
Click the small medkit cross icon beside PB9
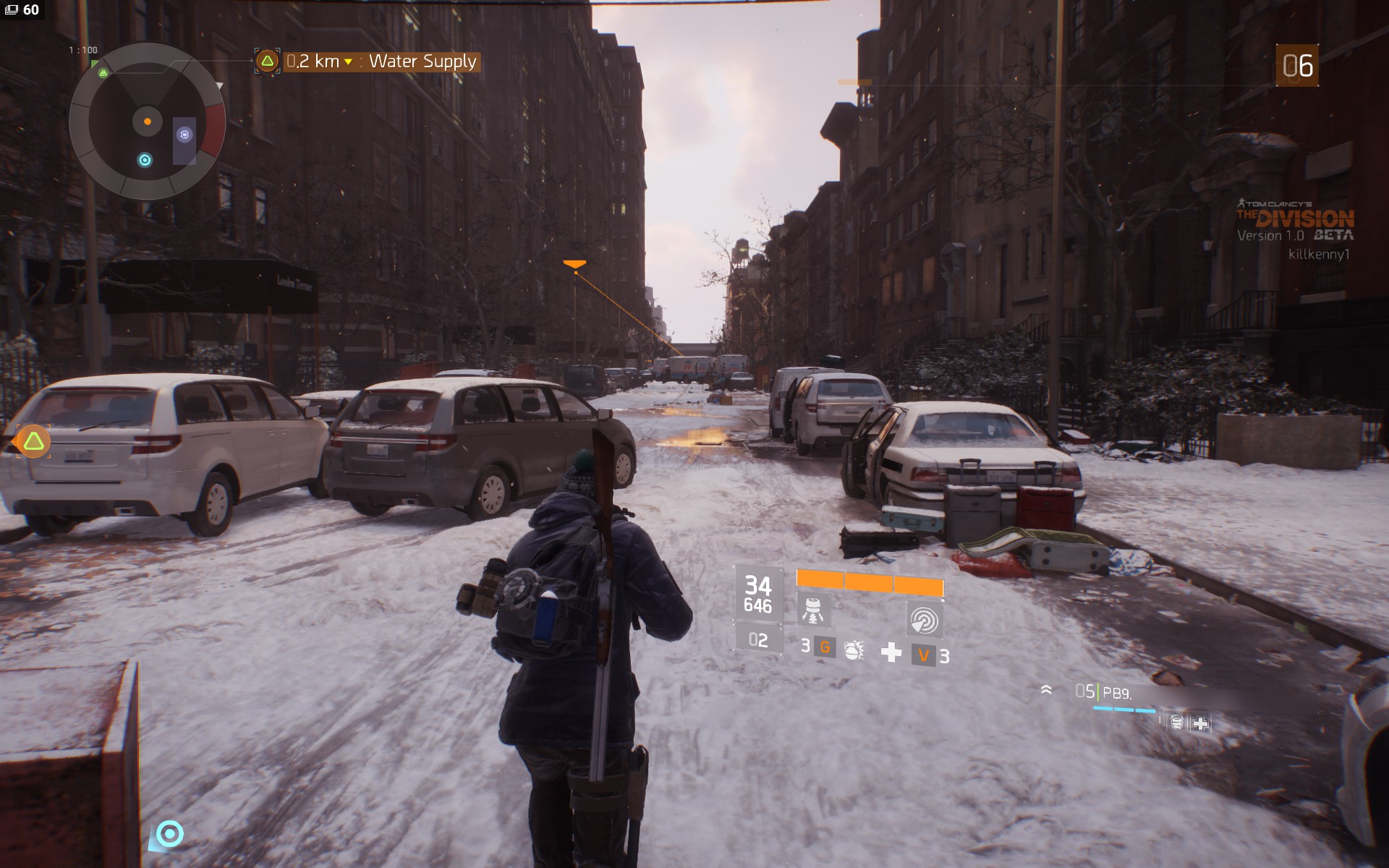pyautogui.click(x=1200, y=723)
